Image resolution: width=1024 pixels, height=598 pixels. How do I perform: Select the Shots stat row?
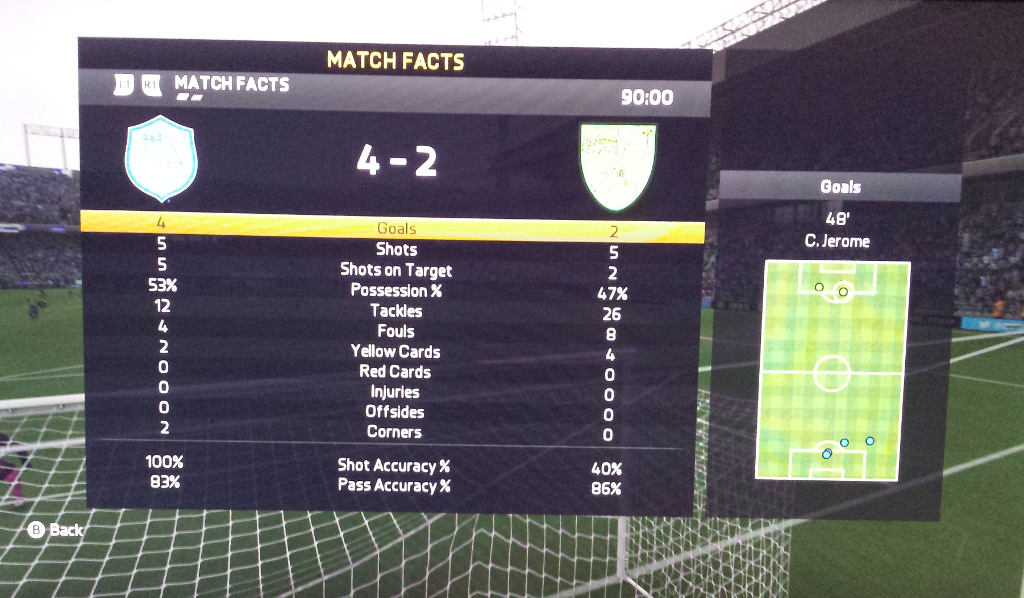tap(396, 249)
